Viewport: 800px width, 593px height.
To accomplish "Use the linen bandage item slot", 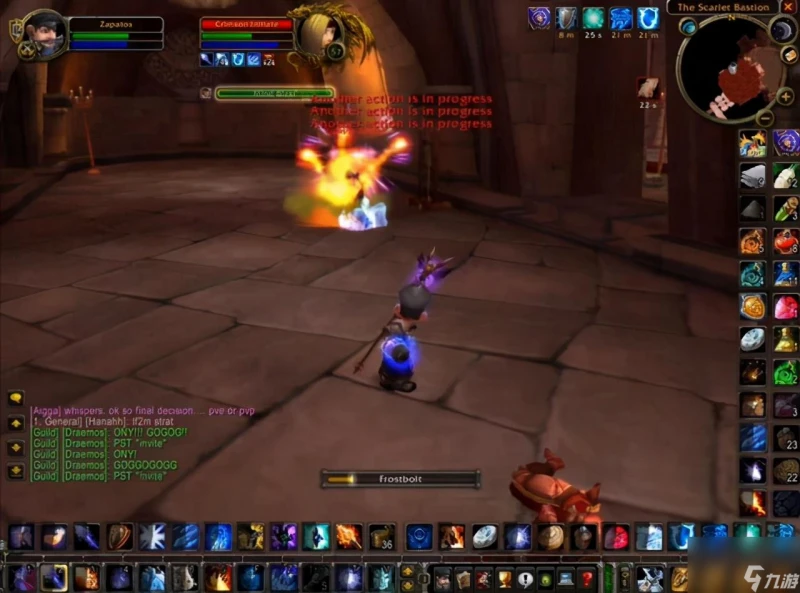I will point(753,176).
